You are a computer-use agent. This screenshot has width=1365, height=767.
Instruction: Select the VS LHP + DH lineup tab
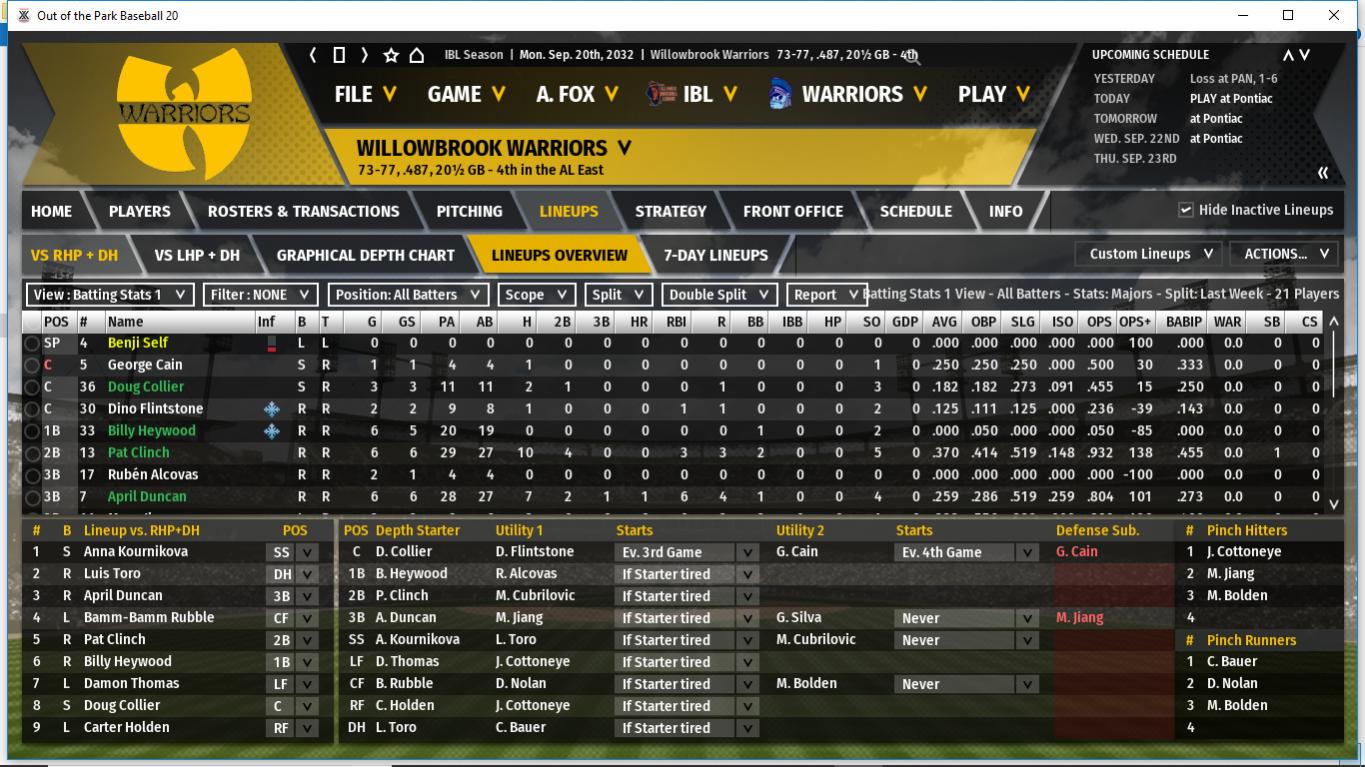(197, 255)
